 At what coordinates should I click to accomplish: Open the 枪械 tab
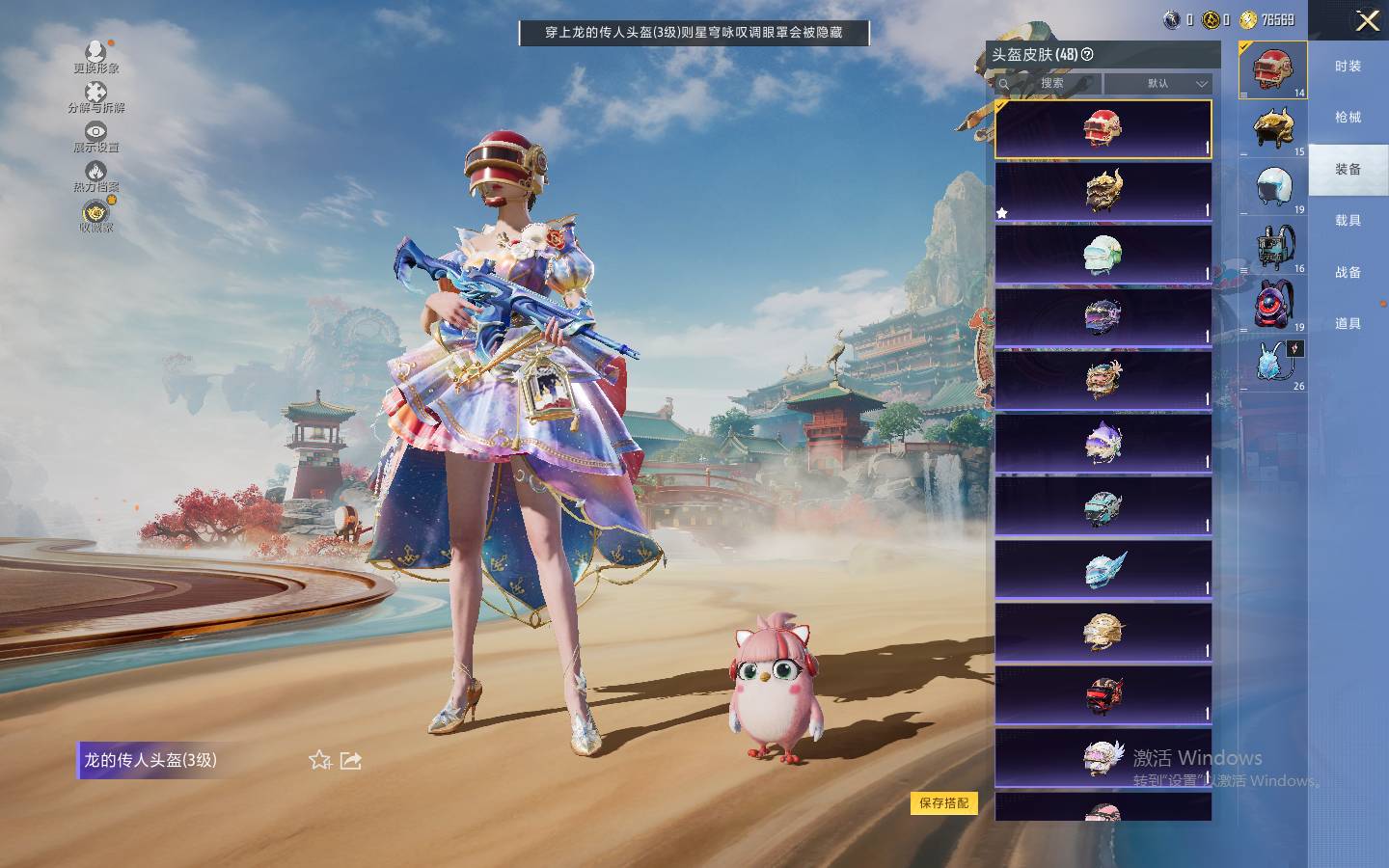tap(1348, 118)
